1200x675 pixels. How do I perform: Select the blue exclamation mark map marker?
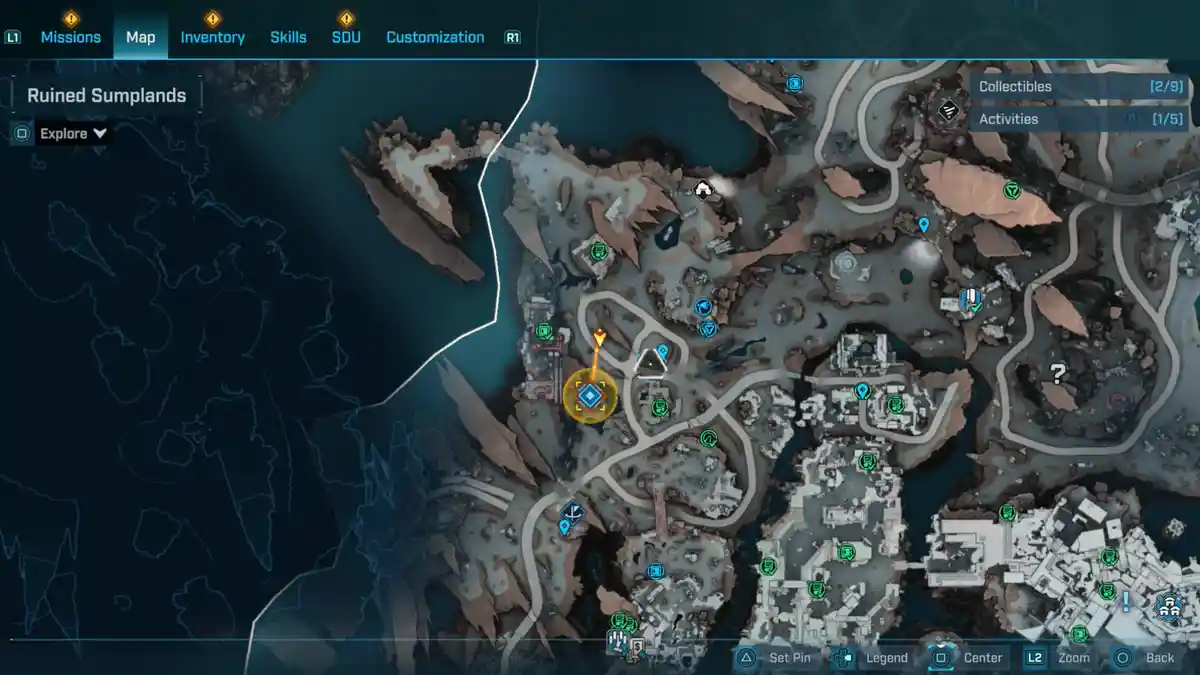pos(1126,601)
